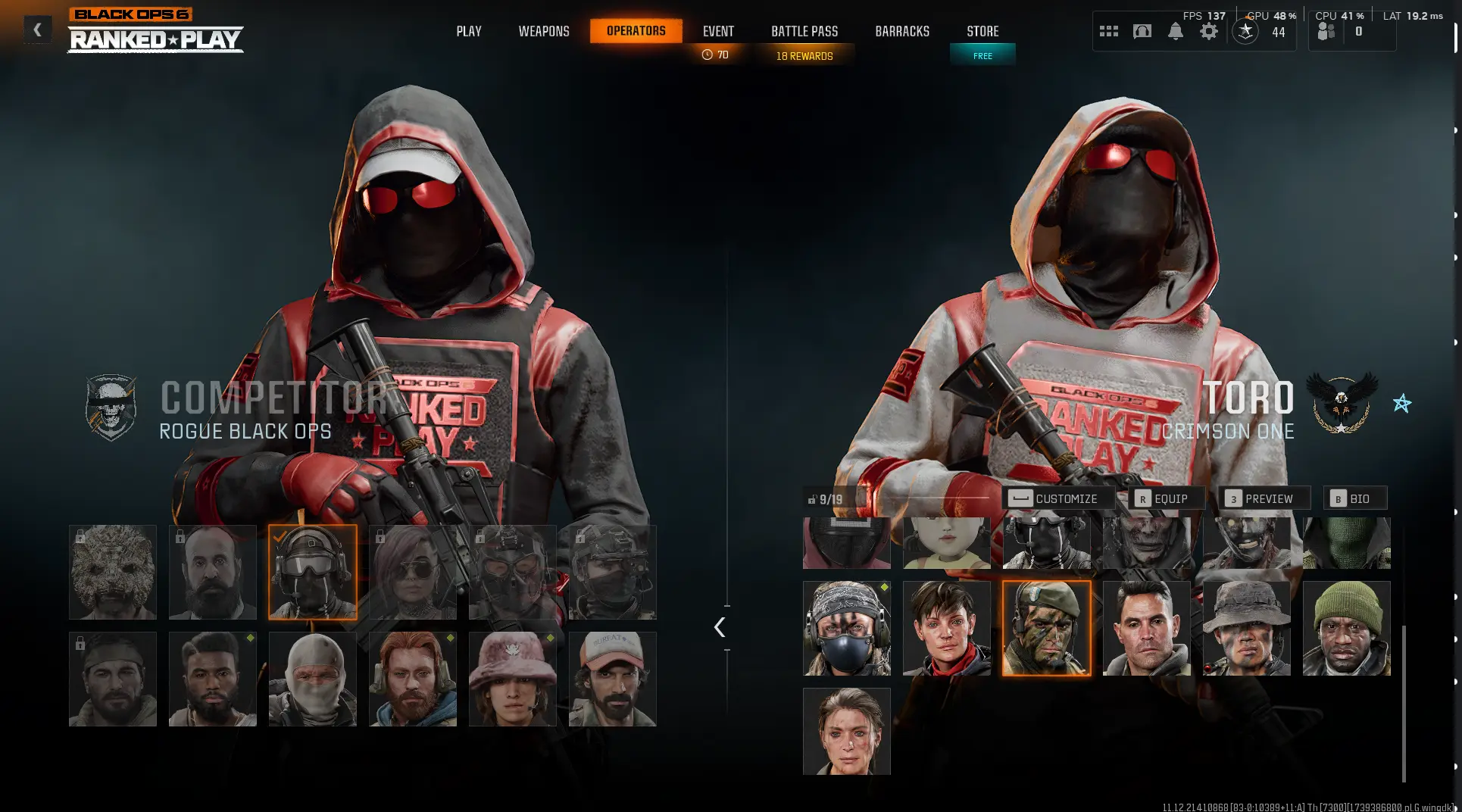Click the Prestige rank star emblem
1462x812 pixels.
[1245, 32]
